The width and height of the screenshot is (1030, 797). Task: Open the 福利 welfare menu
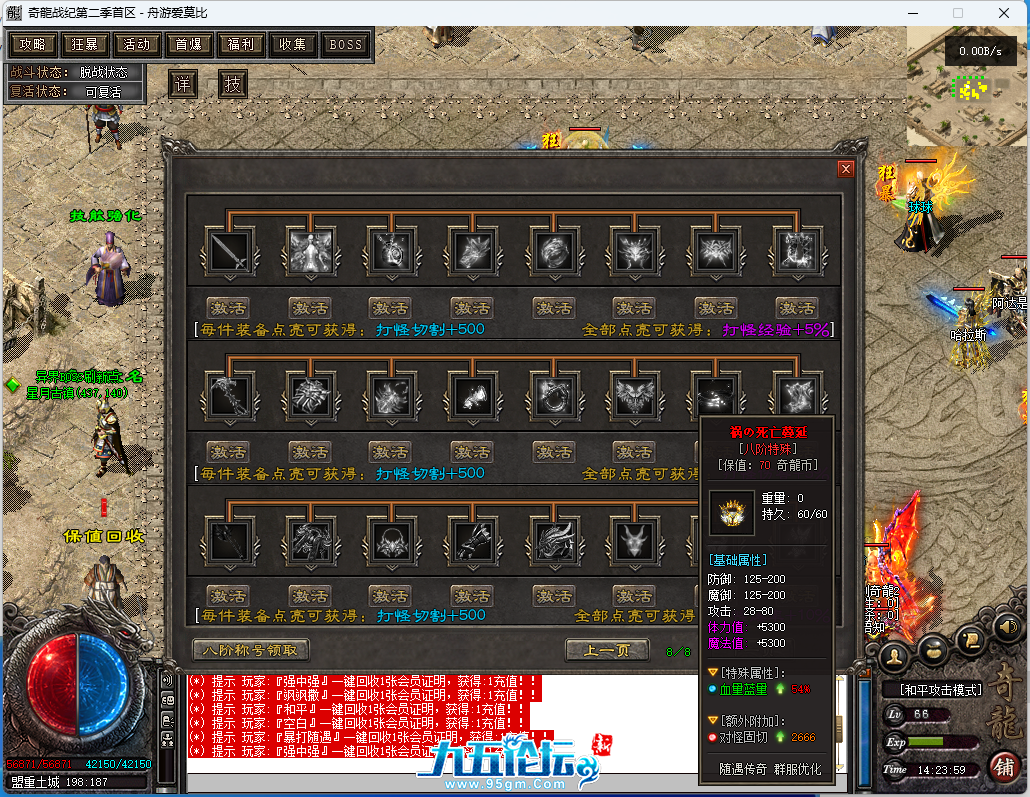241,44
